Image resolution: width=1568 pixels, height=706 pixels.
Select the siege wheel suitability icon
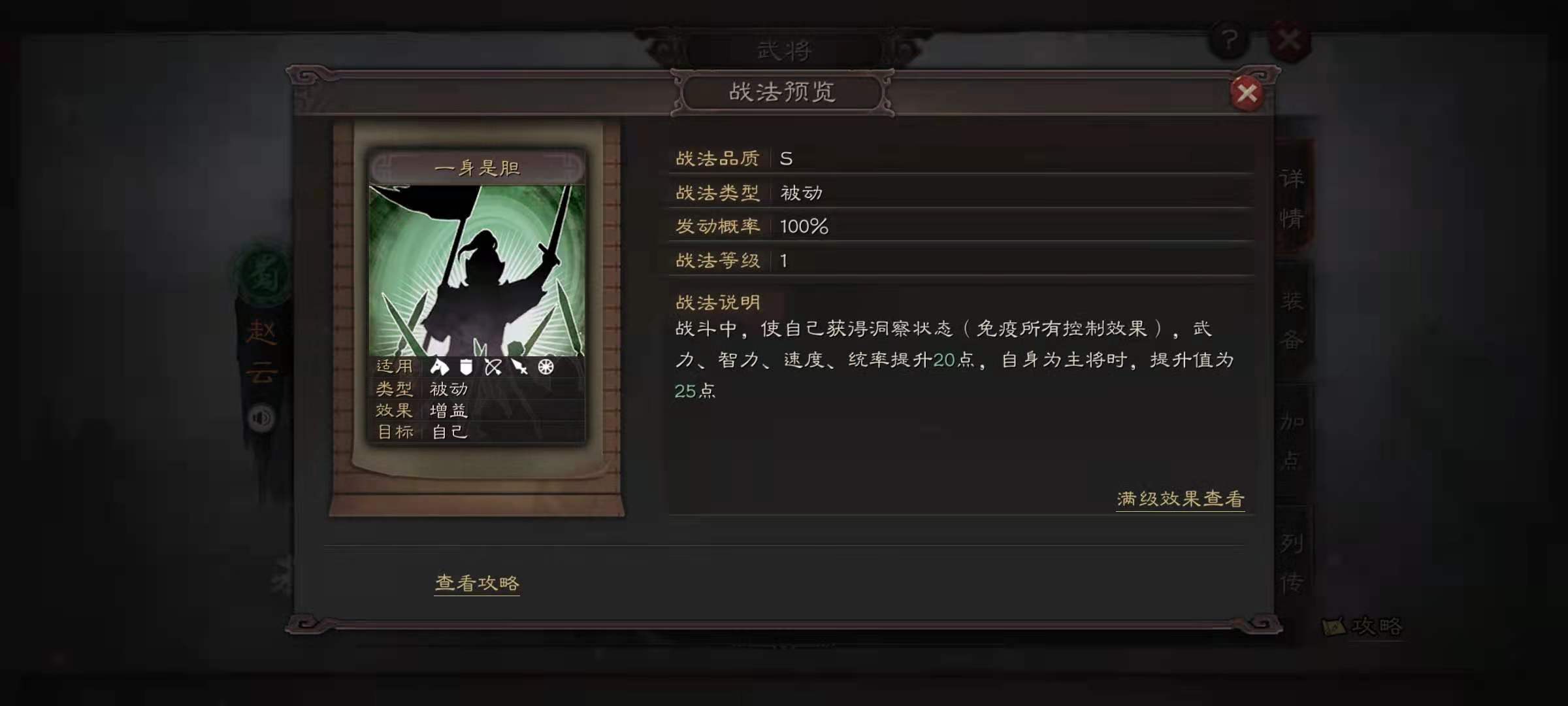tap(547, 367)
